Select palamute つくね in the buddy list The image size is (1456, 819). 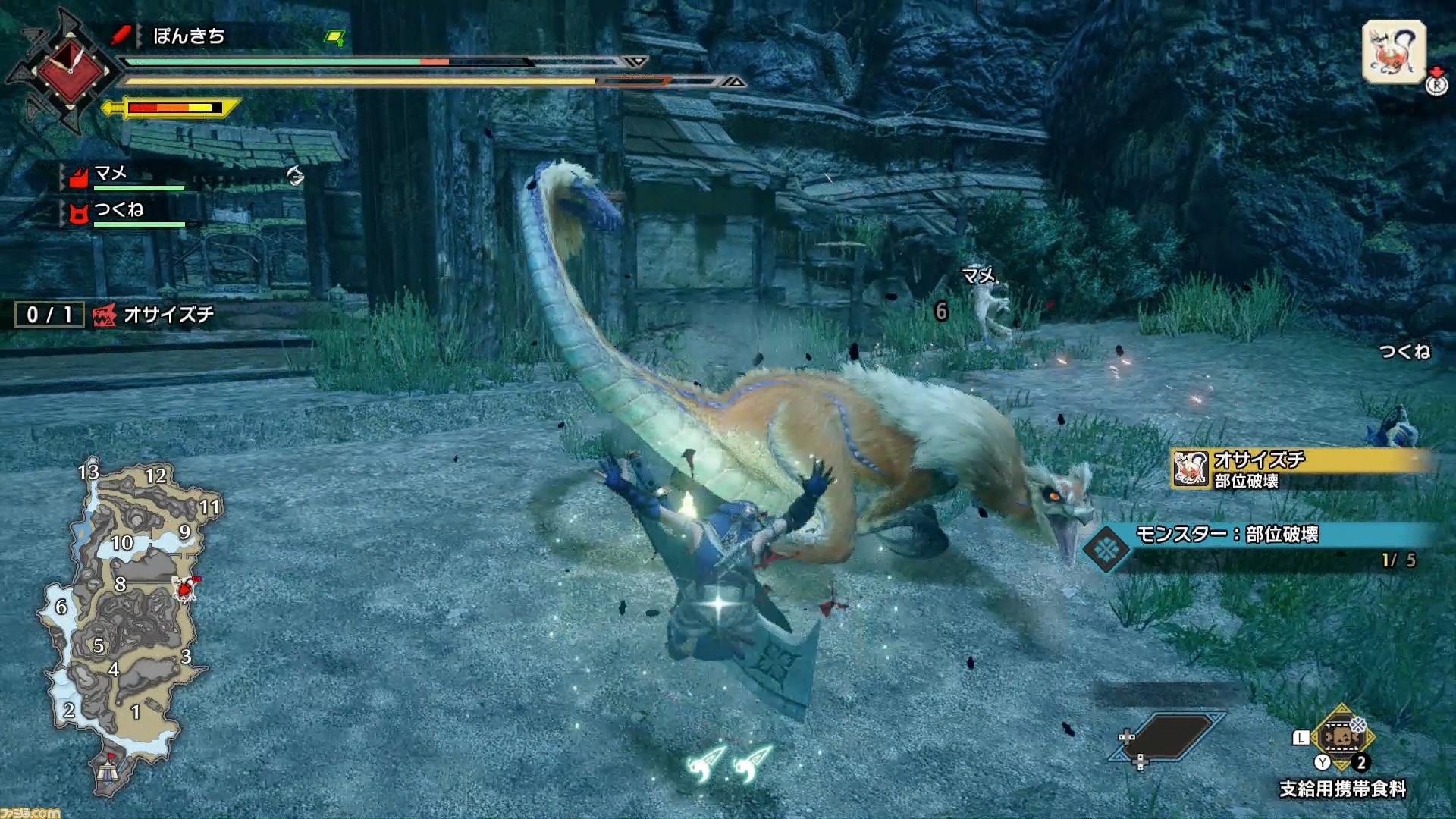118,211
